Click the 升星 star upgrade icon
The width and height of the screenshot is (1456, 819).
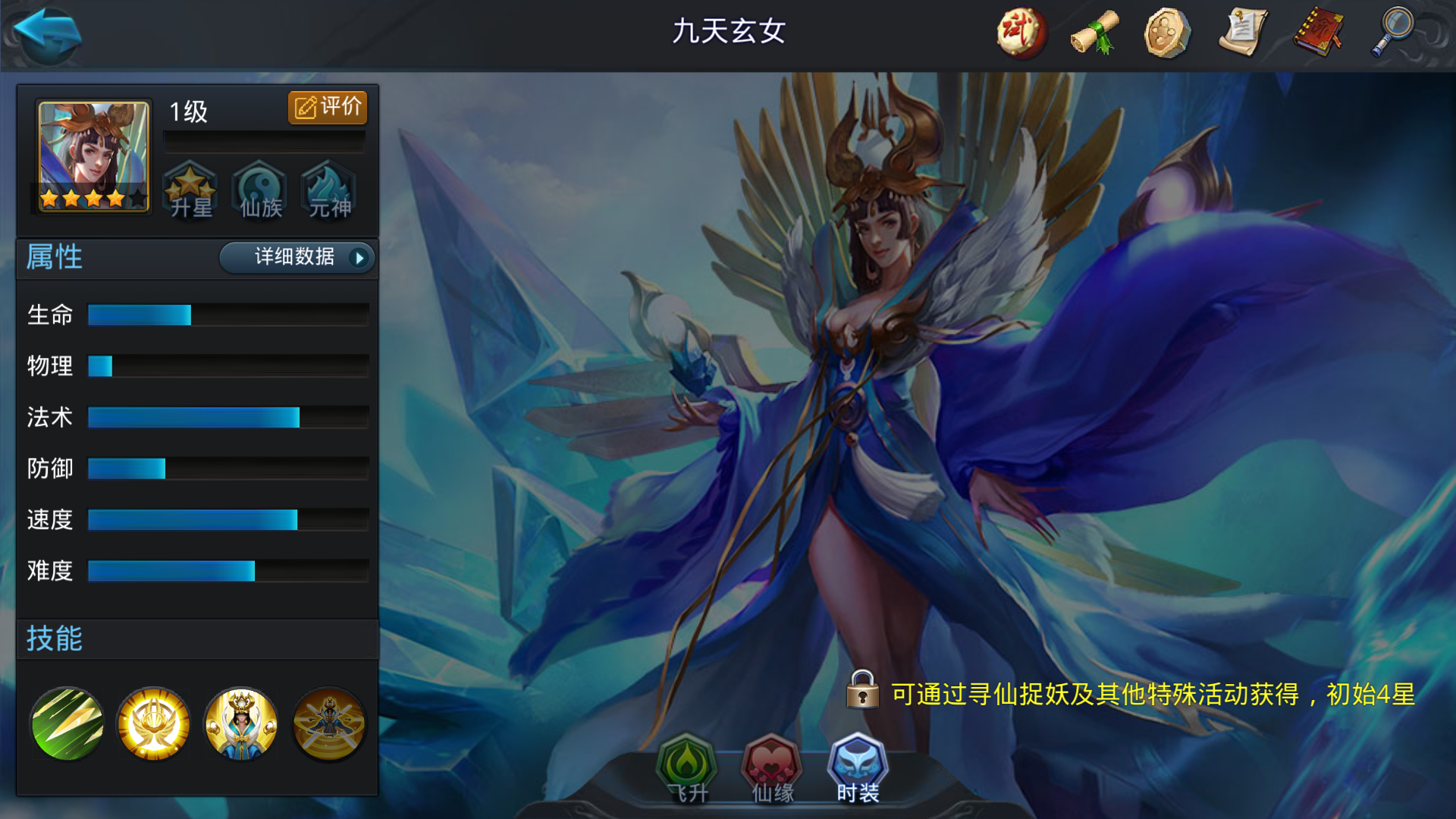[x=191, y=191]
